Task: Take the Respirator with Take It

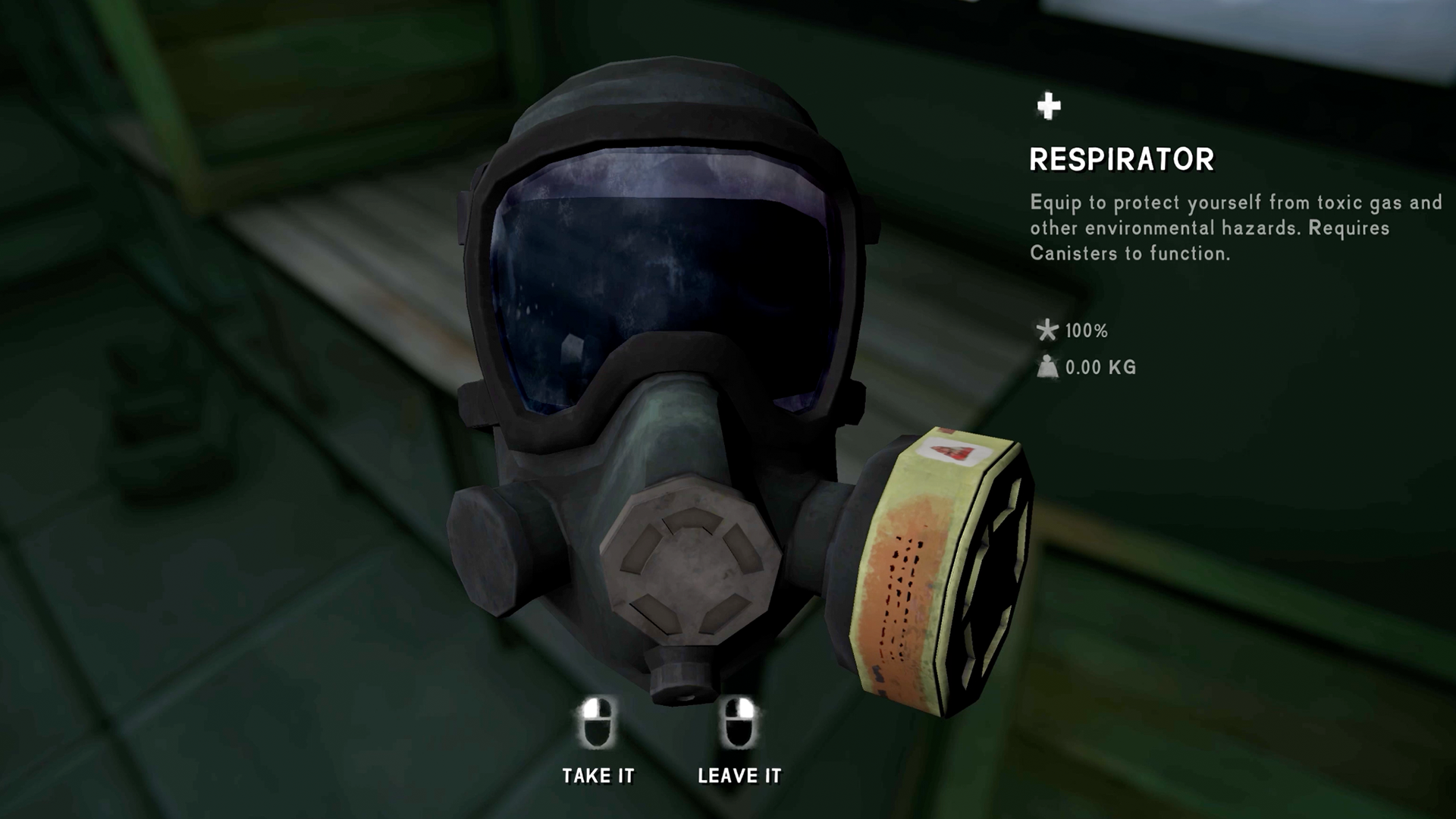Action: 598,773
